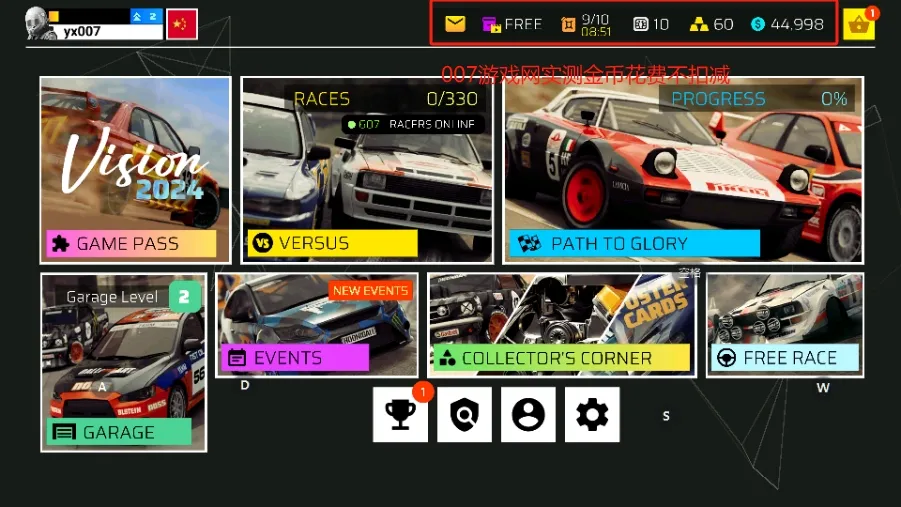901x507 pixels.
Task: Open the Game Pass Vision 2024 tile
Action: (x=135, y=169)
